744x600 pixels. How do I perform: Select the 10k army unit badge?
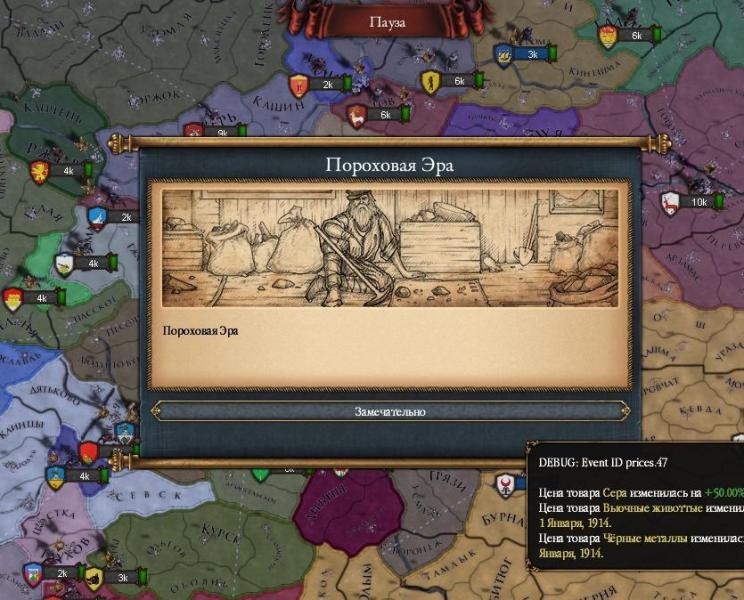pos(697,202)
